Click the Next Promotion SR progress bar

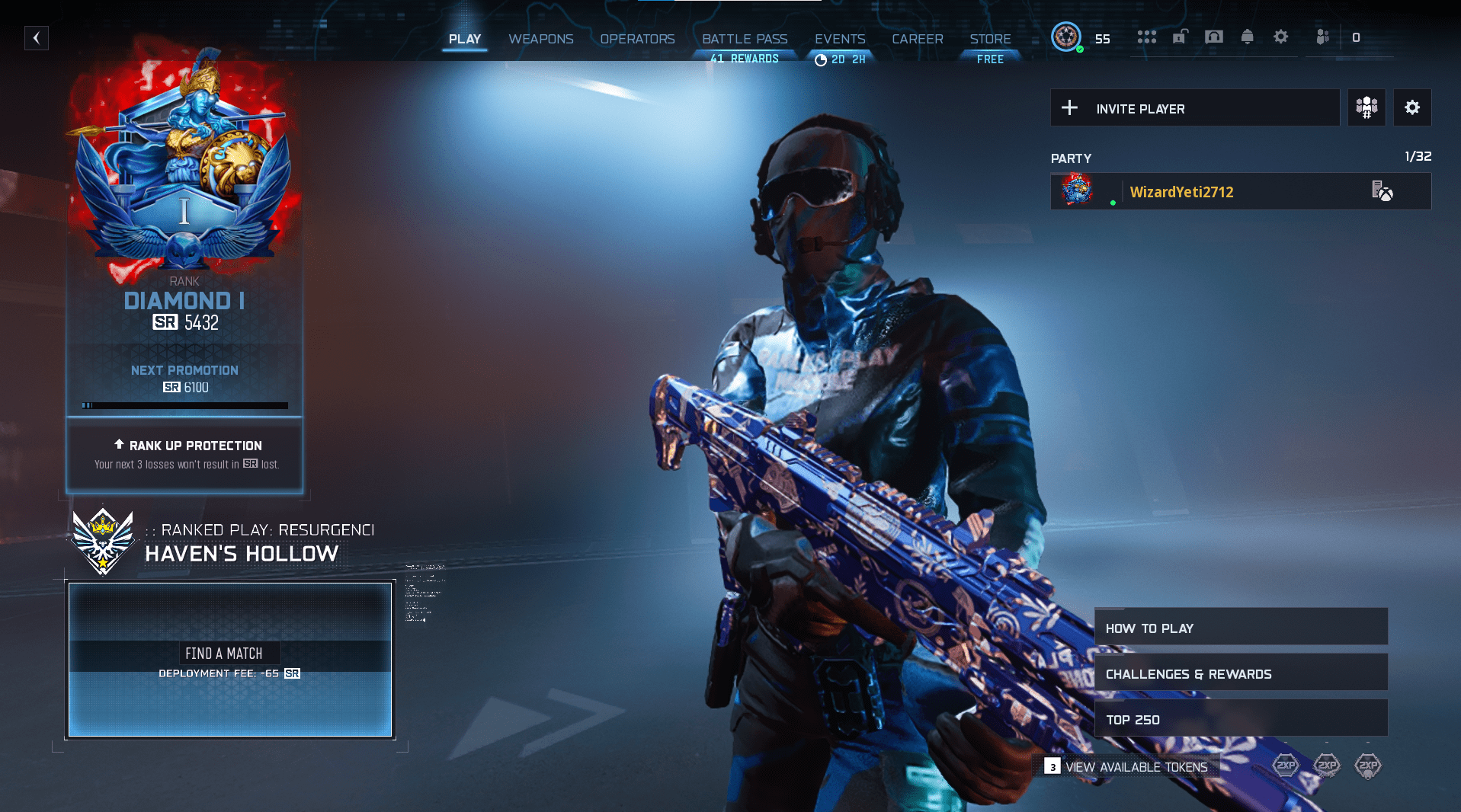tap(184, 404)
